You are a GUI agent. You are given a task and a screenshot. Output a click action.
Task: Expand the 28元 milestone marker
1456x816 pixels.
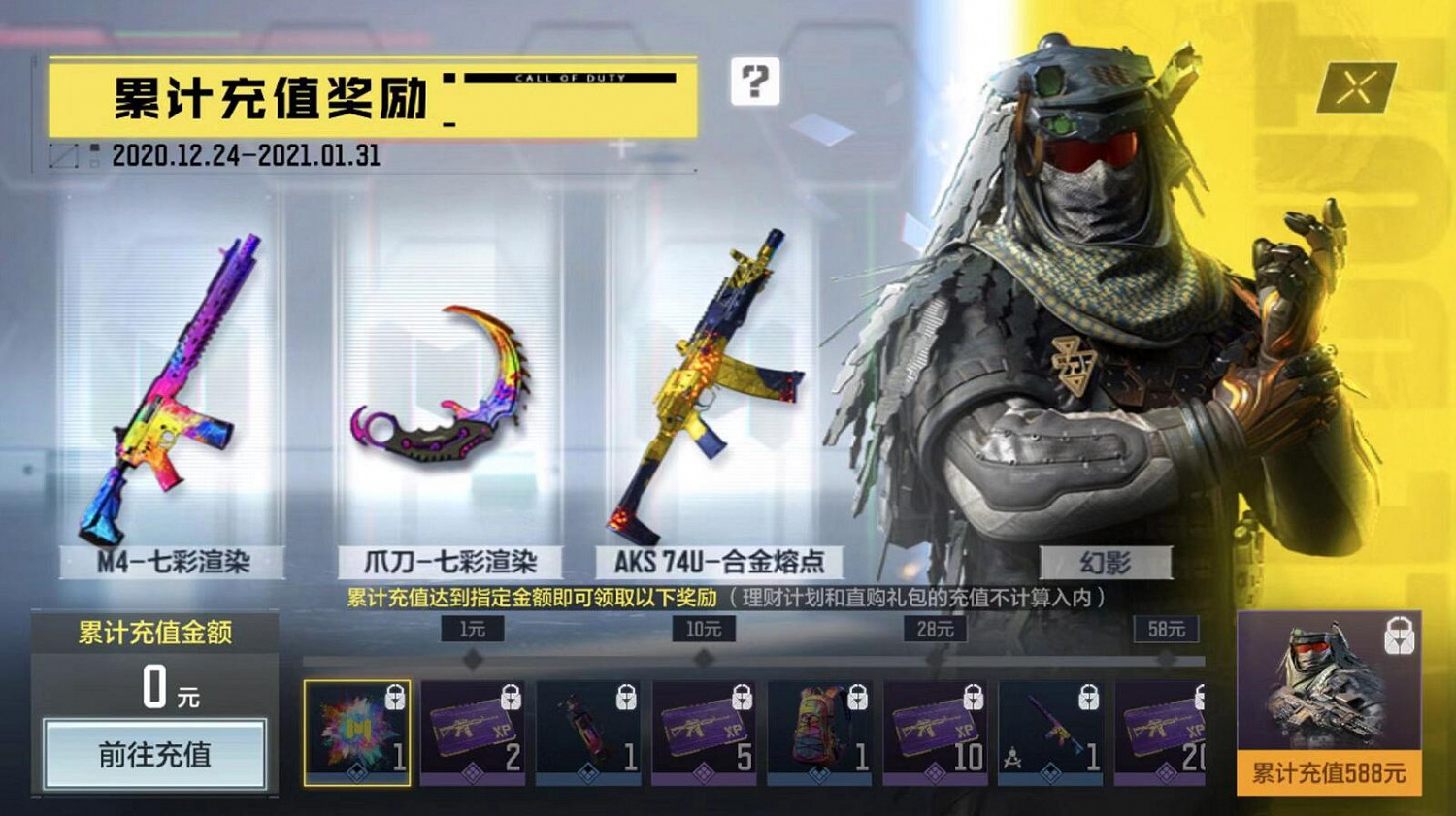click(x=936, y=630)
